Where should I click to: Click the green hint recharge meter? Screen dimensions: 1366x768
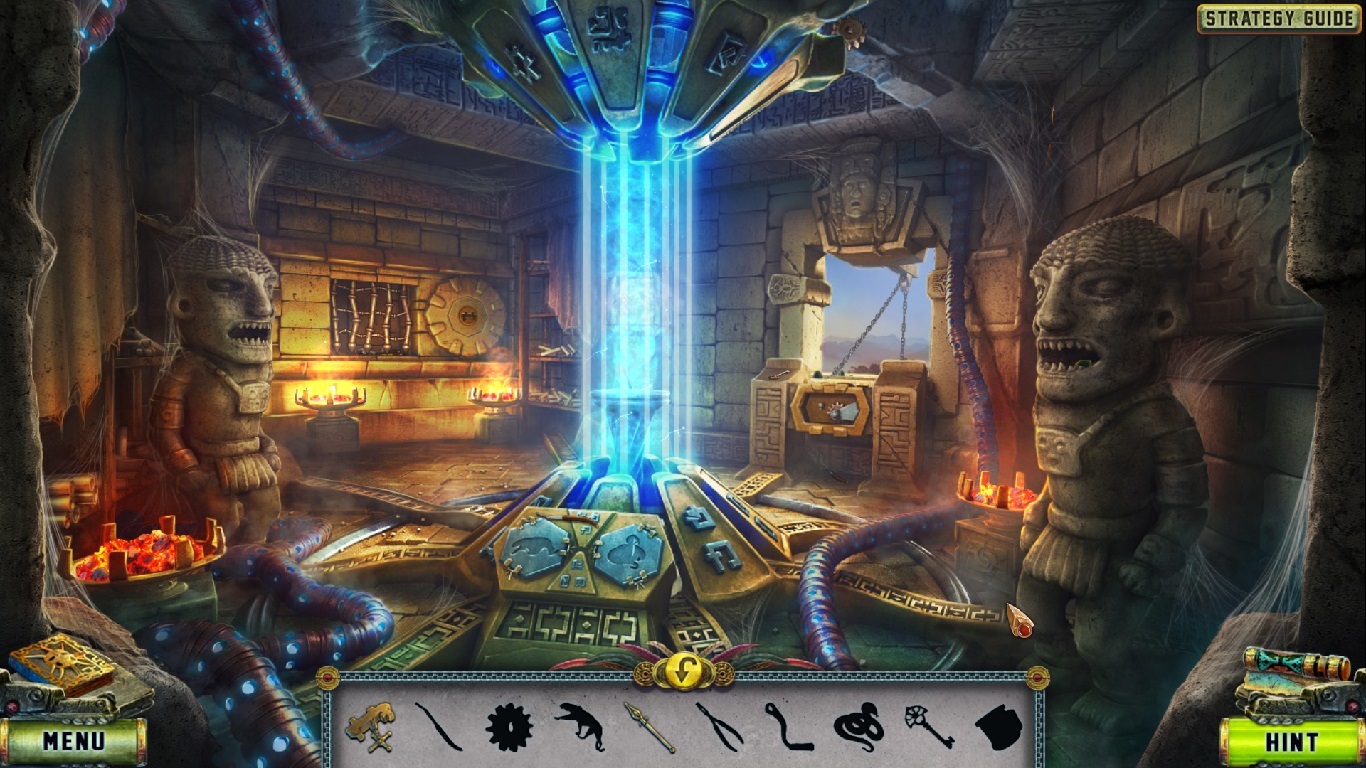point(1293,742)
